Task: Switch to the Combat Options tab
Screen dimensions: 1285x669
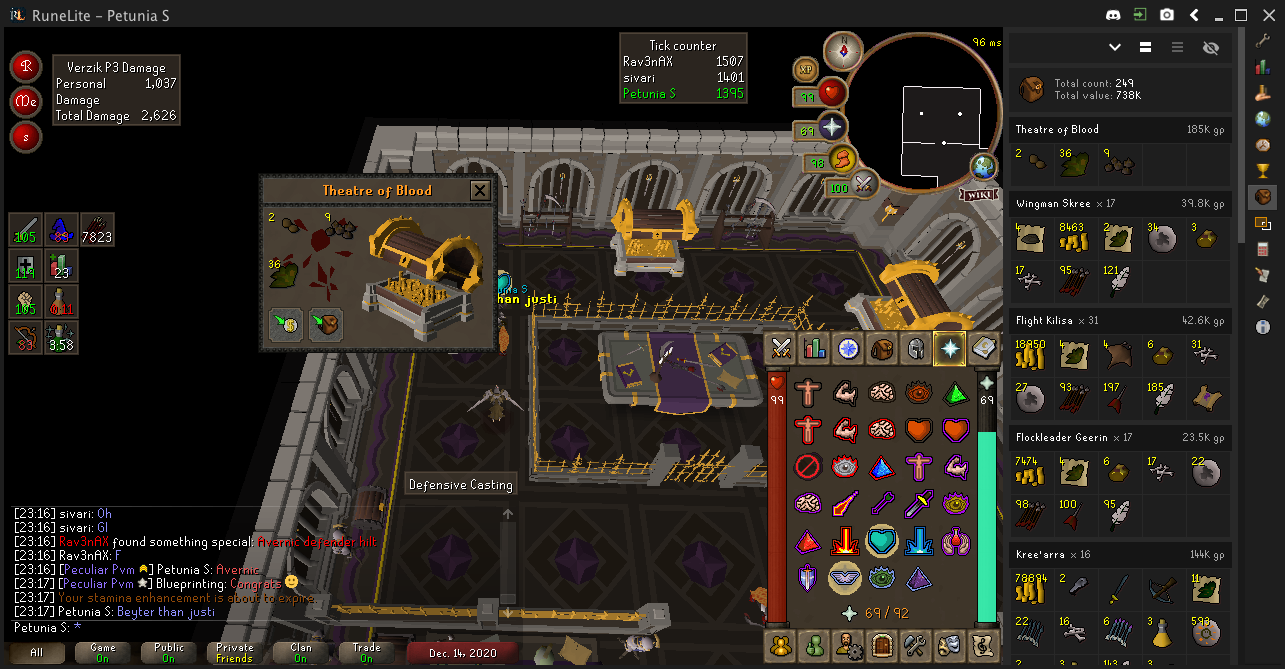Action: (781, 349)
